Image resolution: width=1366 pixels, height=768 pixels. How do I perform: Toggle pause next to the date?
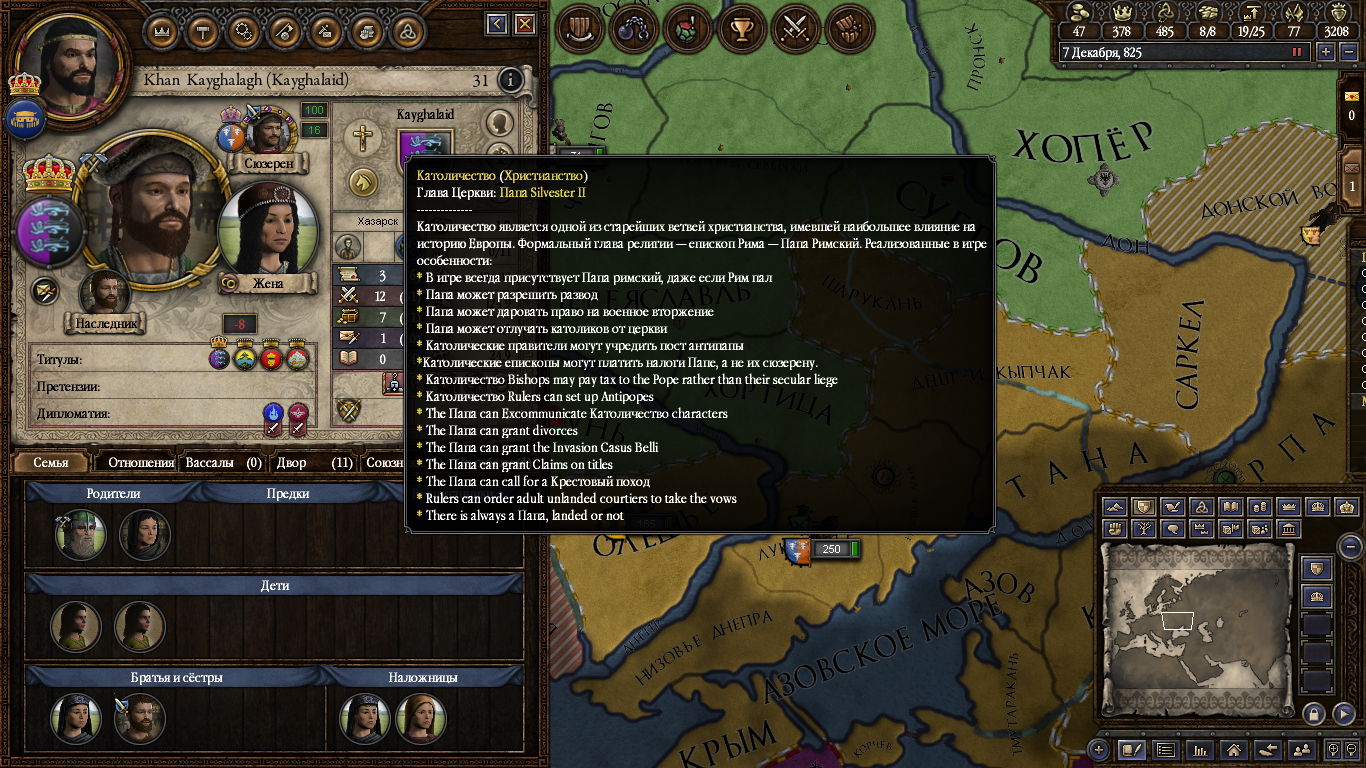(1298, 52)
